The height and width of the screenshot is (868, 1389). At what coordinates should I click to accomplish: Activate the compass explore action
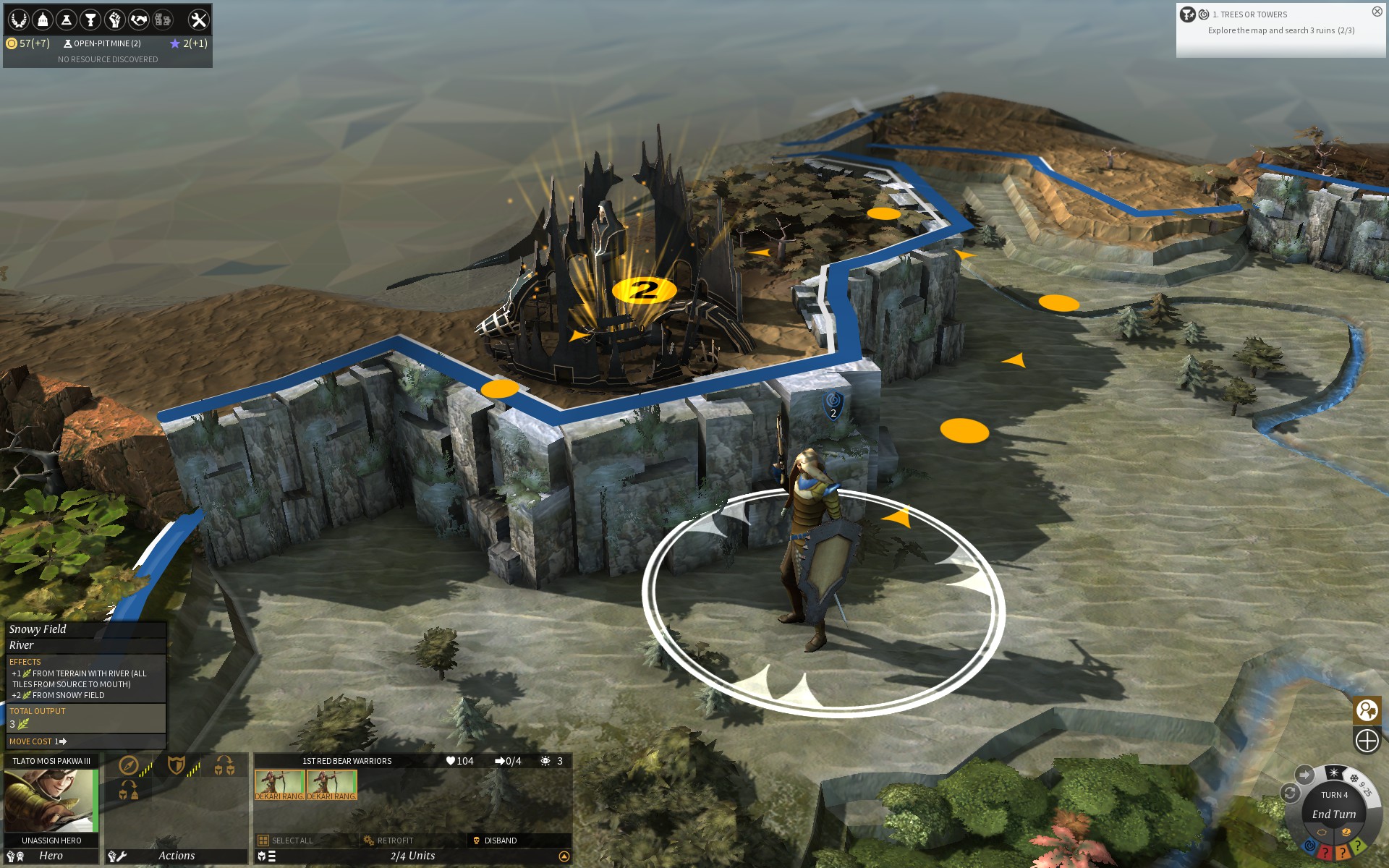tap(129, 765)
